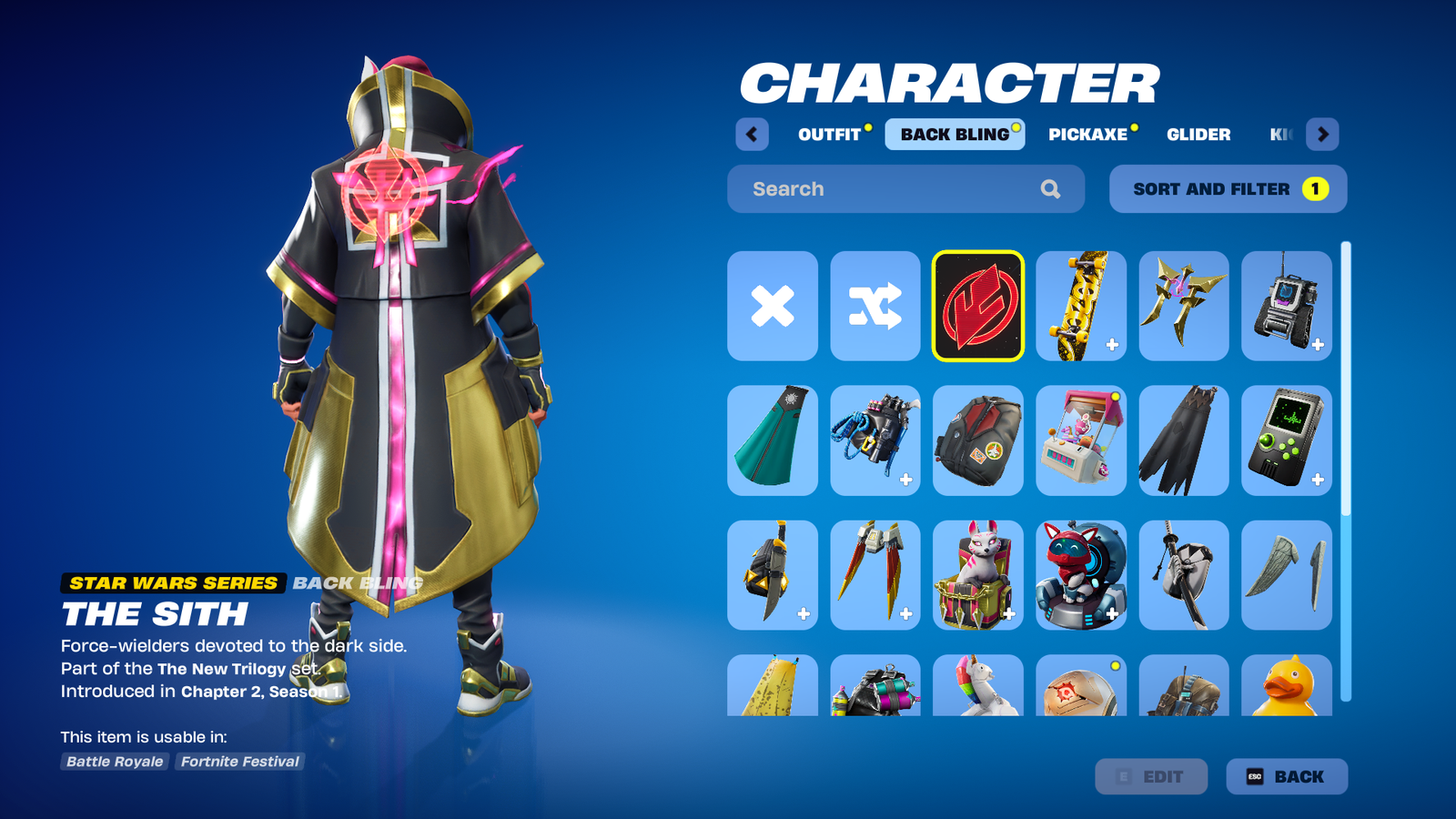
Task: Open the Glider tab
Action: 1198,135
